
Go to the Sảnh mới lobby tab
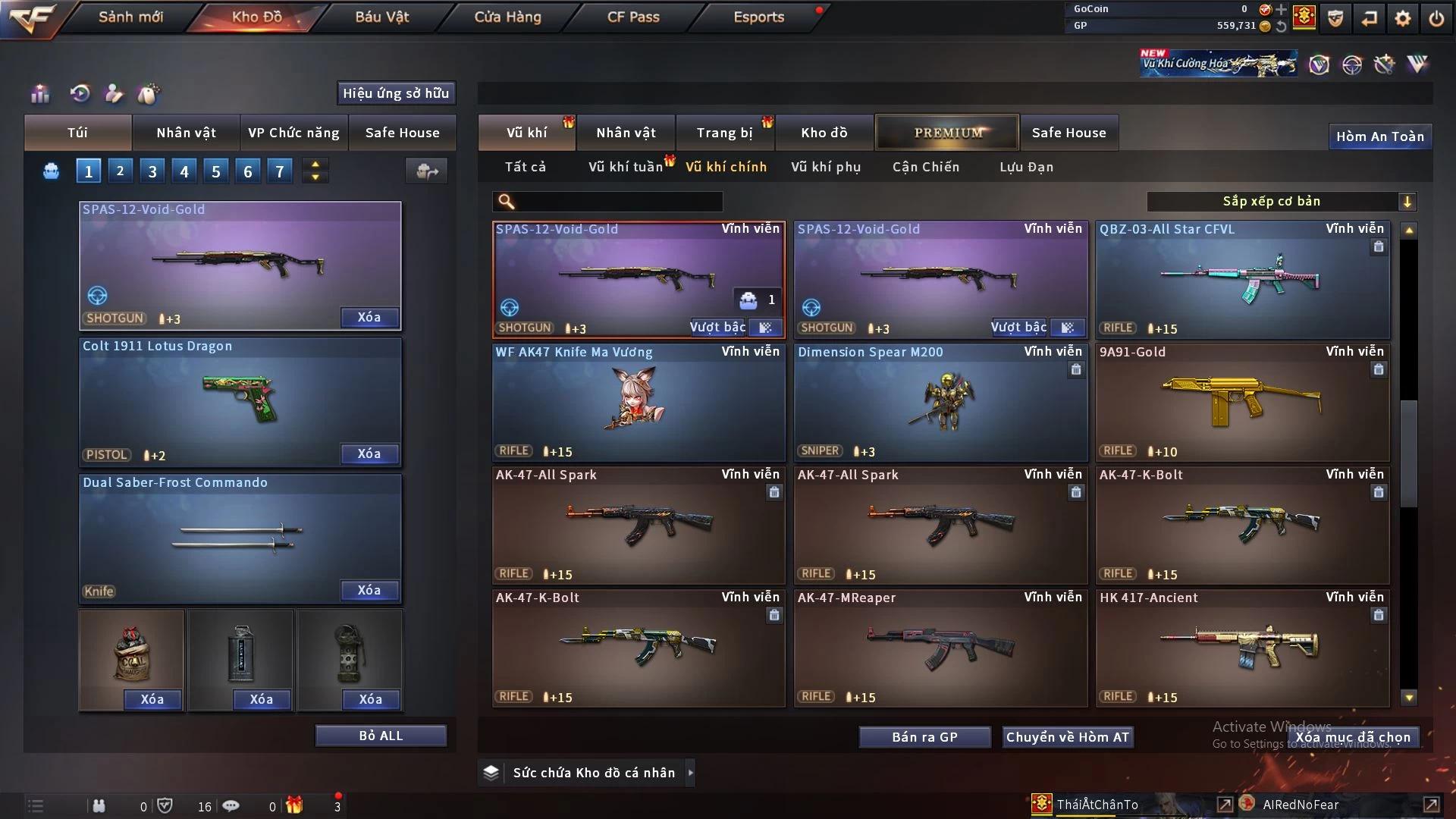[130, 17]
